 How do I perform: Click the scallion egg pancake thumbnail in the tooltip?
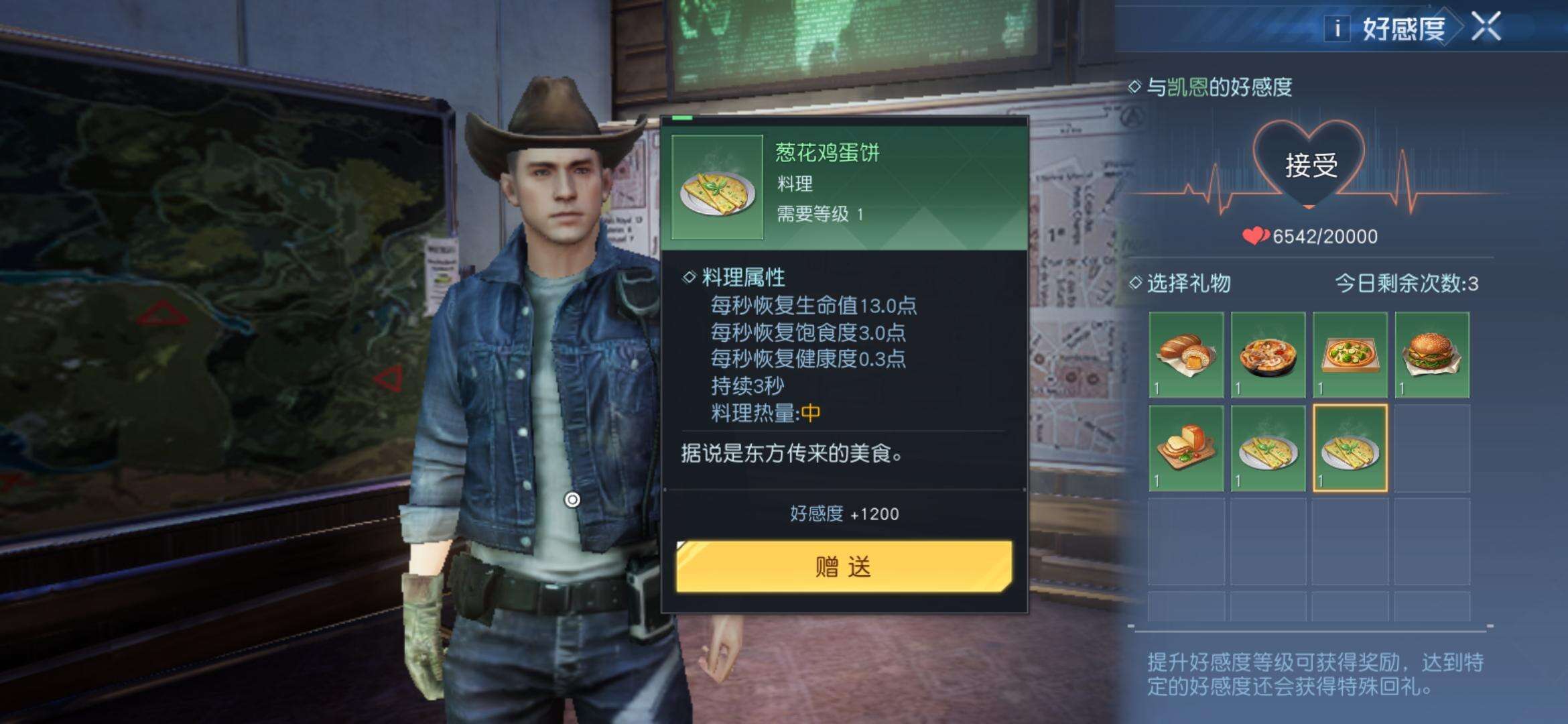(717, 188)
